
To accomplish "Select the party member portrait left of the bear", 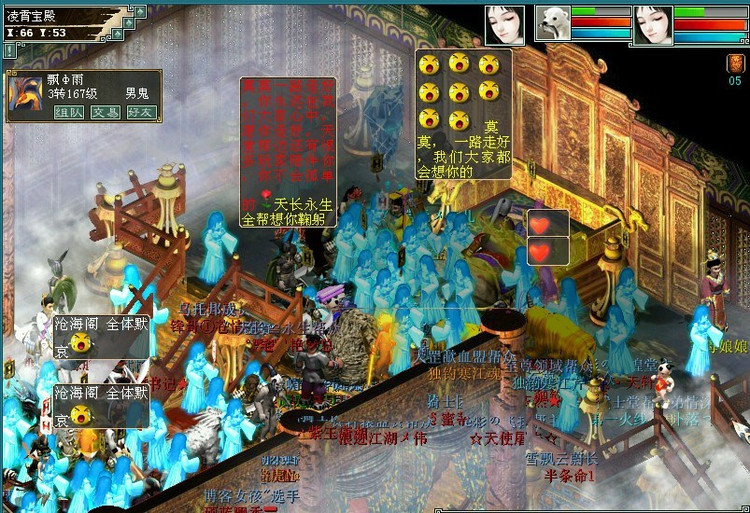I will (x=506, y=24).
